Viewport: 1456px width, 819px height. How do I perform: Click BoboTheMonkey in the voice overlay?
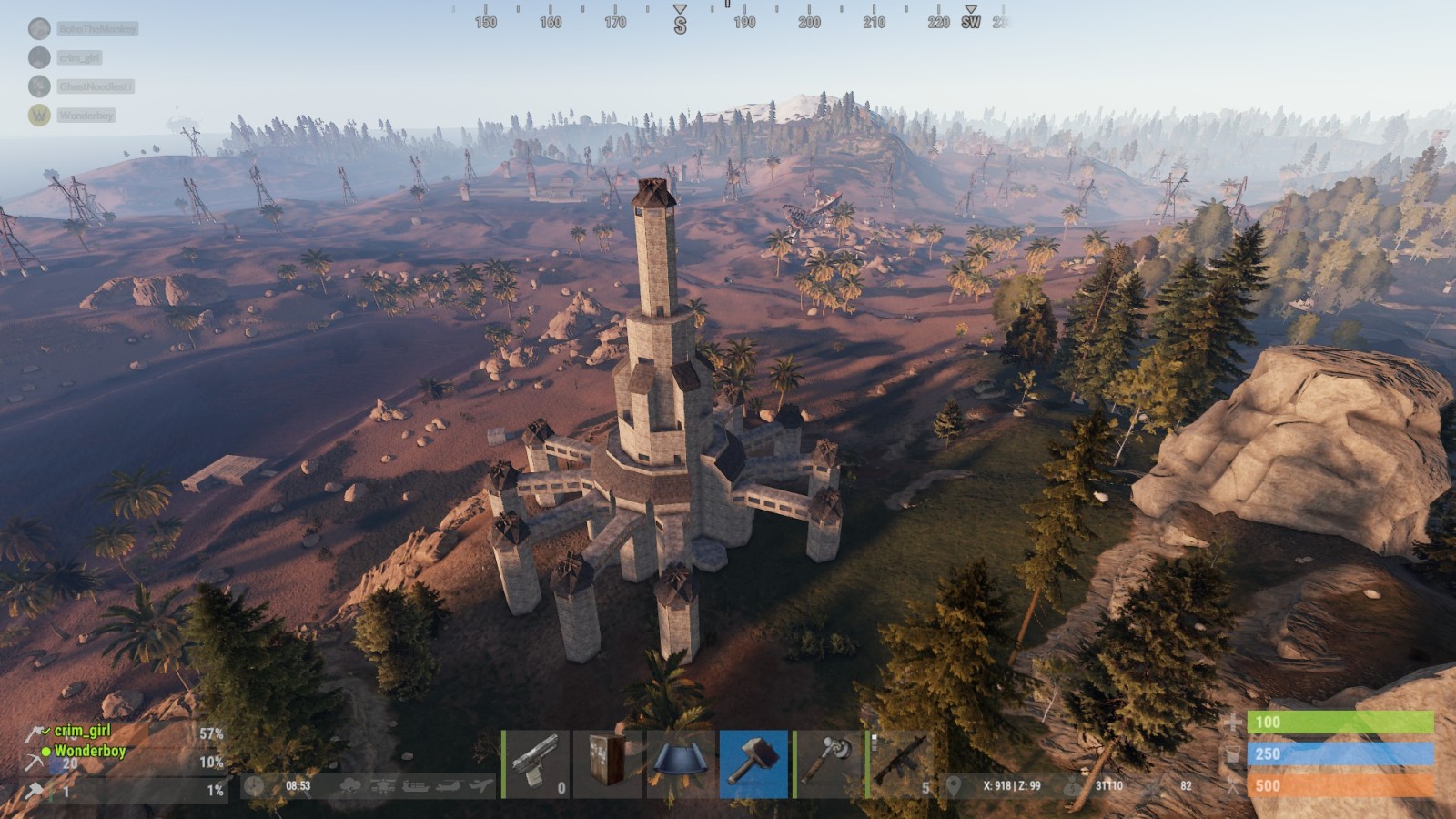click(96, 29)
